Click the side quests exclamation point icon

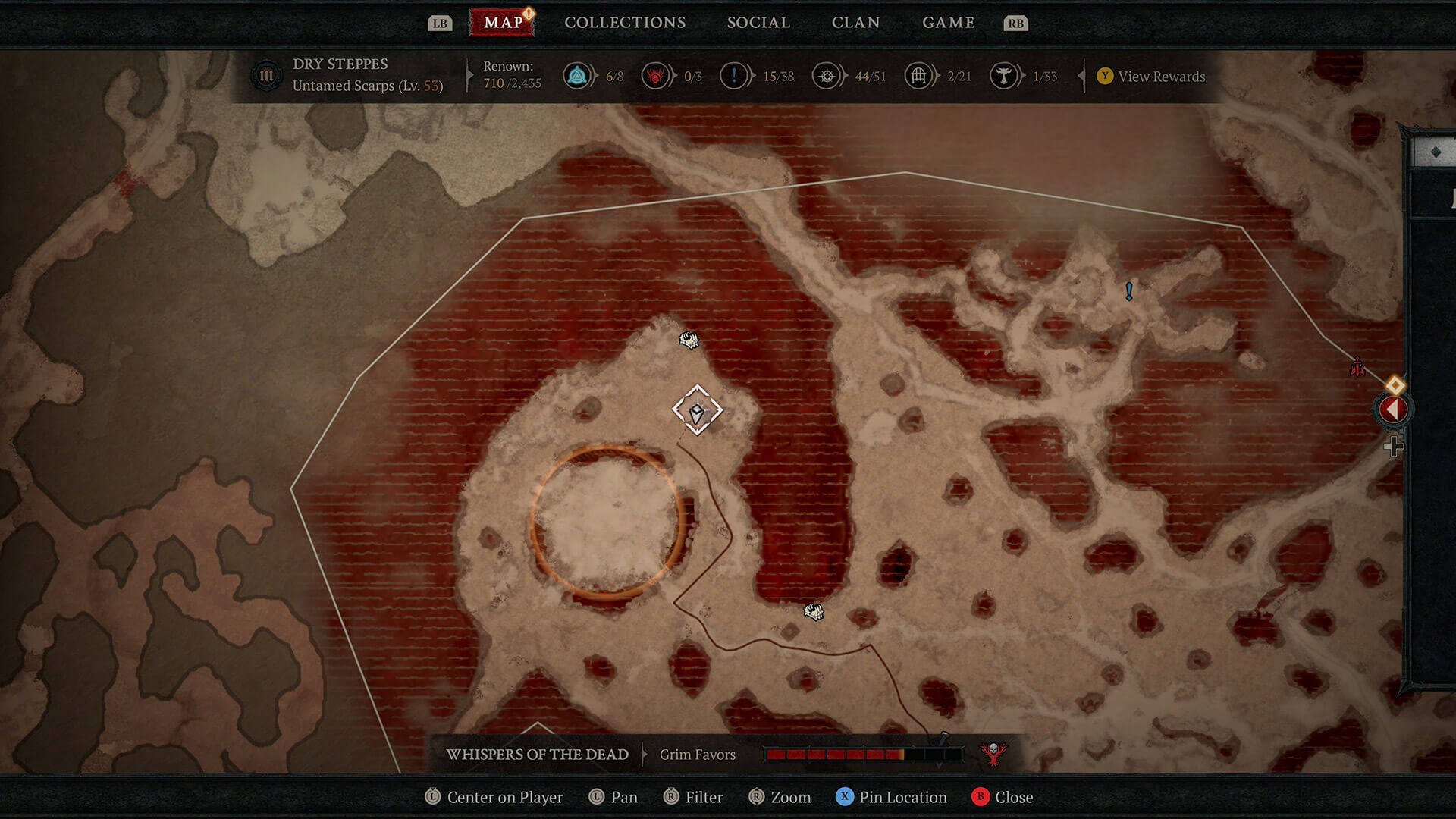[x=734, y=76]
